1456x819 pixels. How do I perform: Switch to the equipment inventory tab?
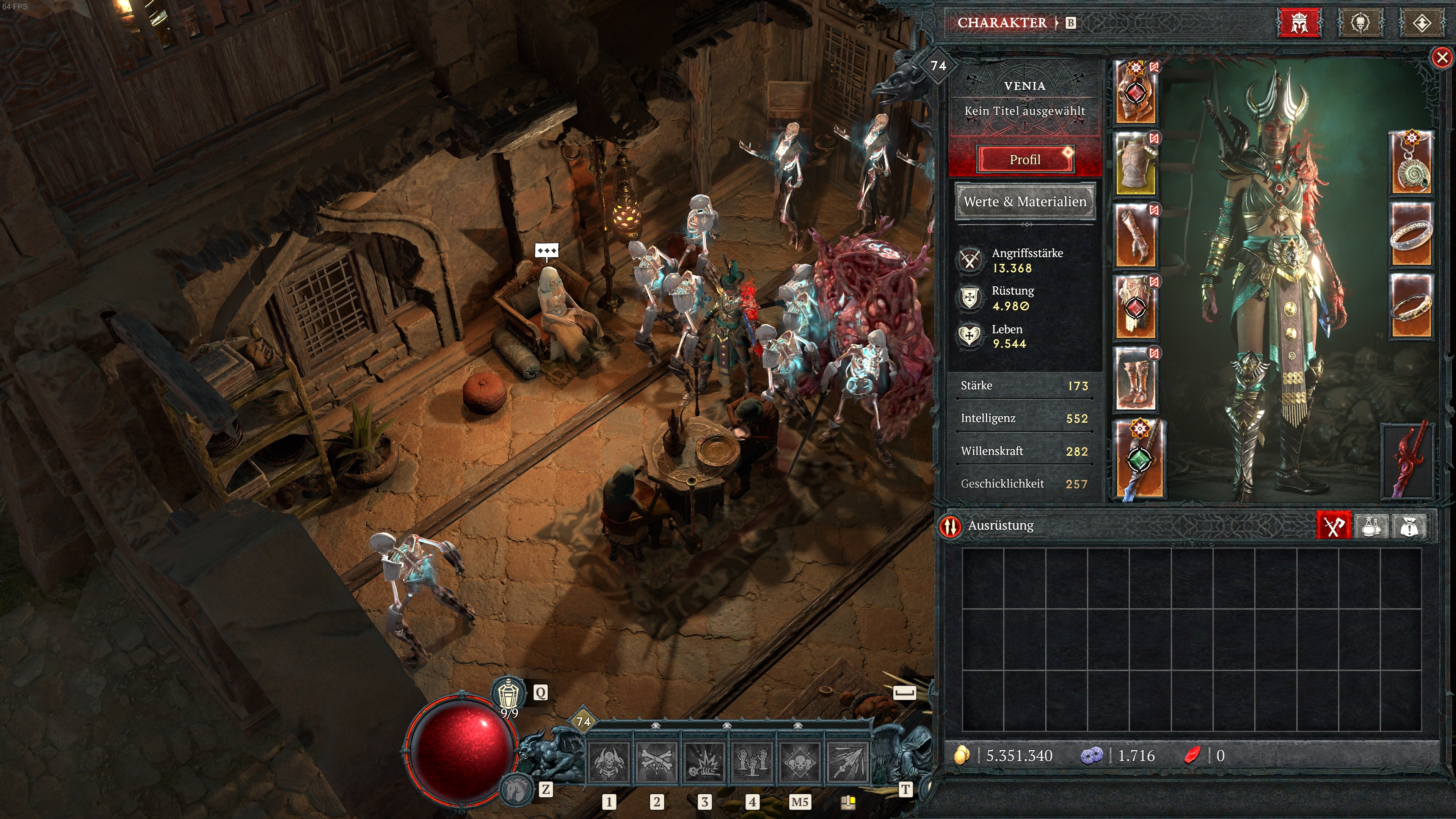pos(1334,526)
